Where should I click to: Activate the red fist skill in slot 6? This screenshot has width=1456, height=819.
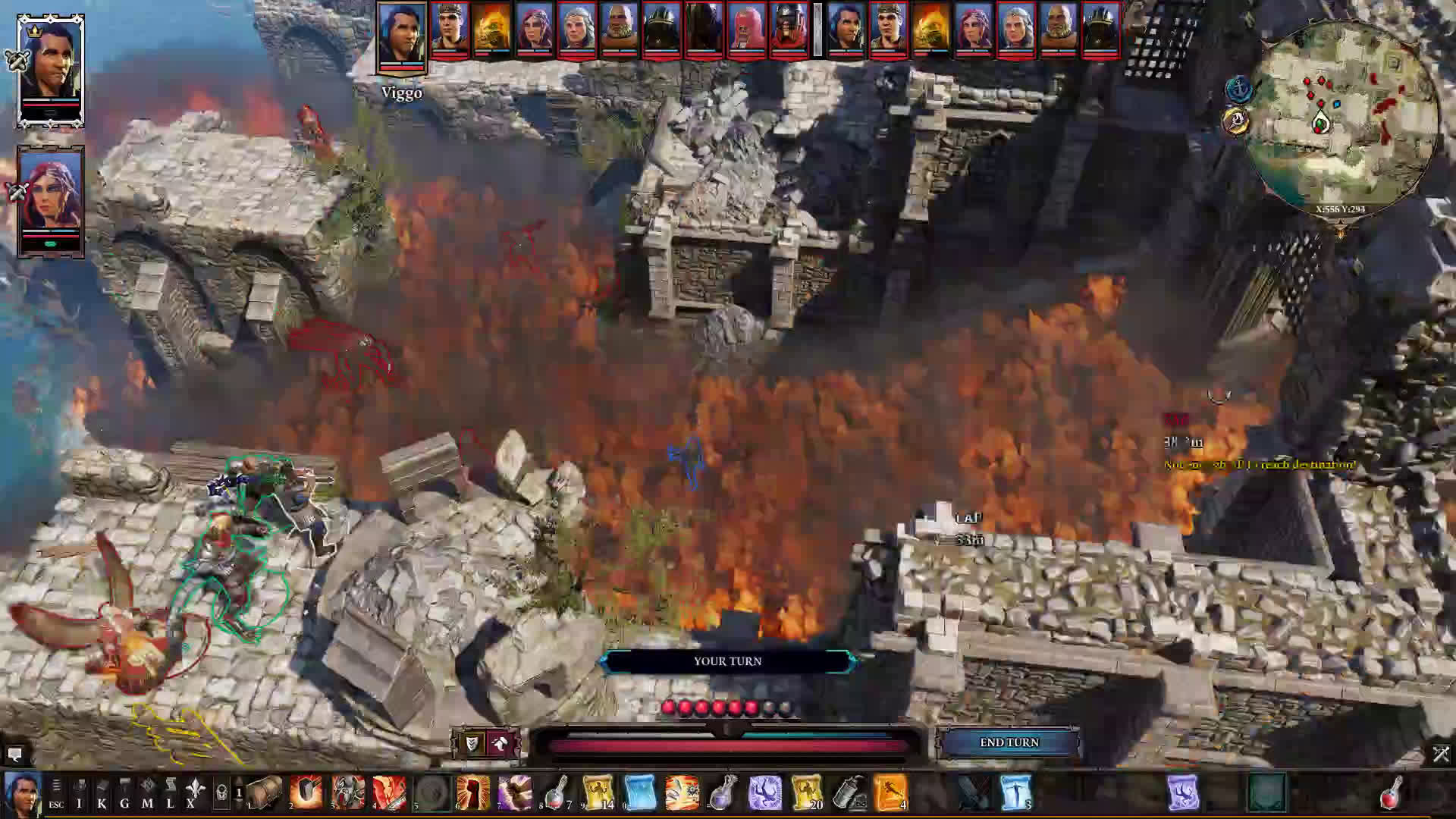474,792
